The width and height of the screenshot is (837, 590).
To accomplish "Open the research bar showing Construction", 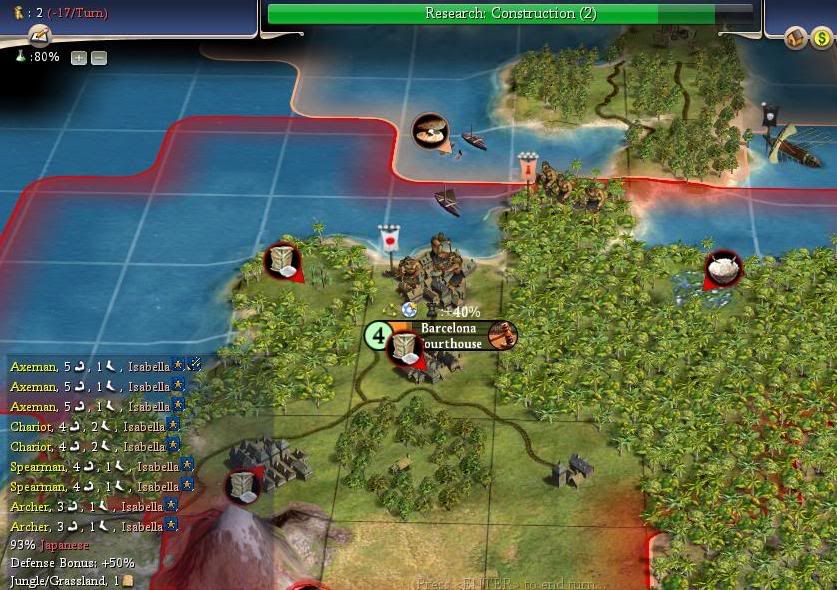I will 511,13.
